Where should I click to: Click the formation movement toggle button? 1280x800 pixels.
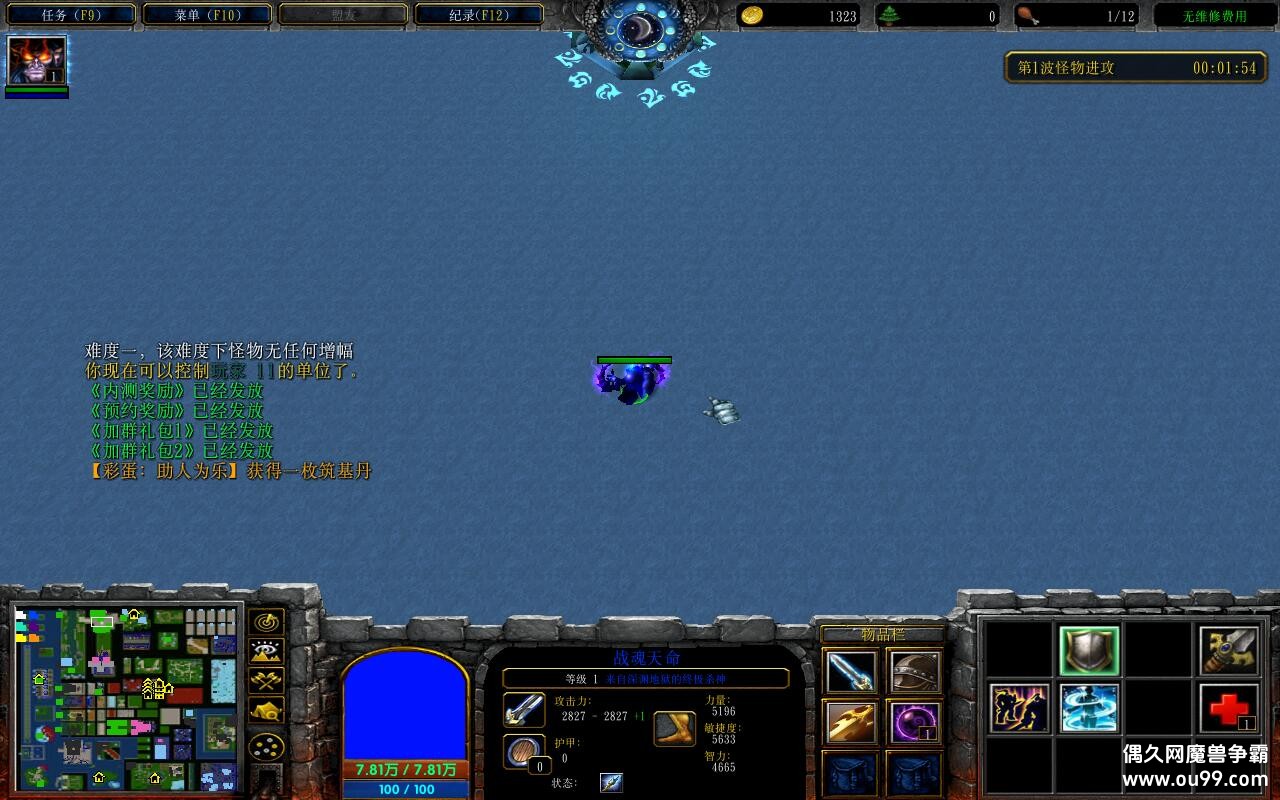[266, 747]
